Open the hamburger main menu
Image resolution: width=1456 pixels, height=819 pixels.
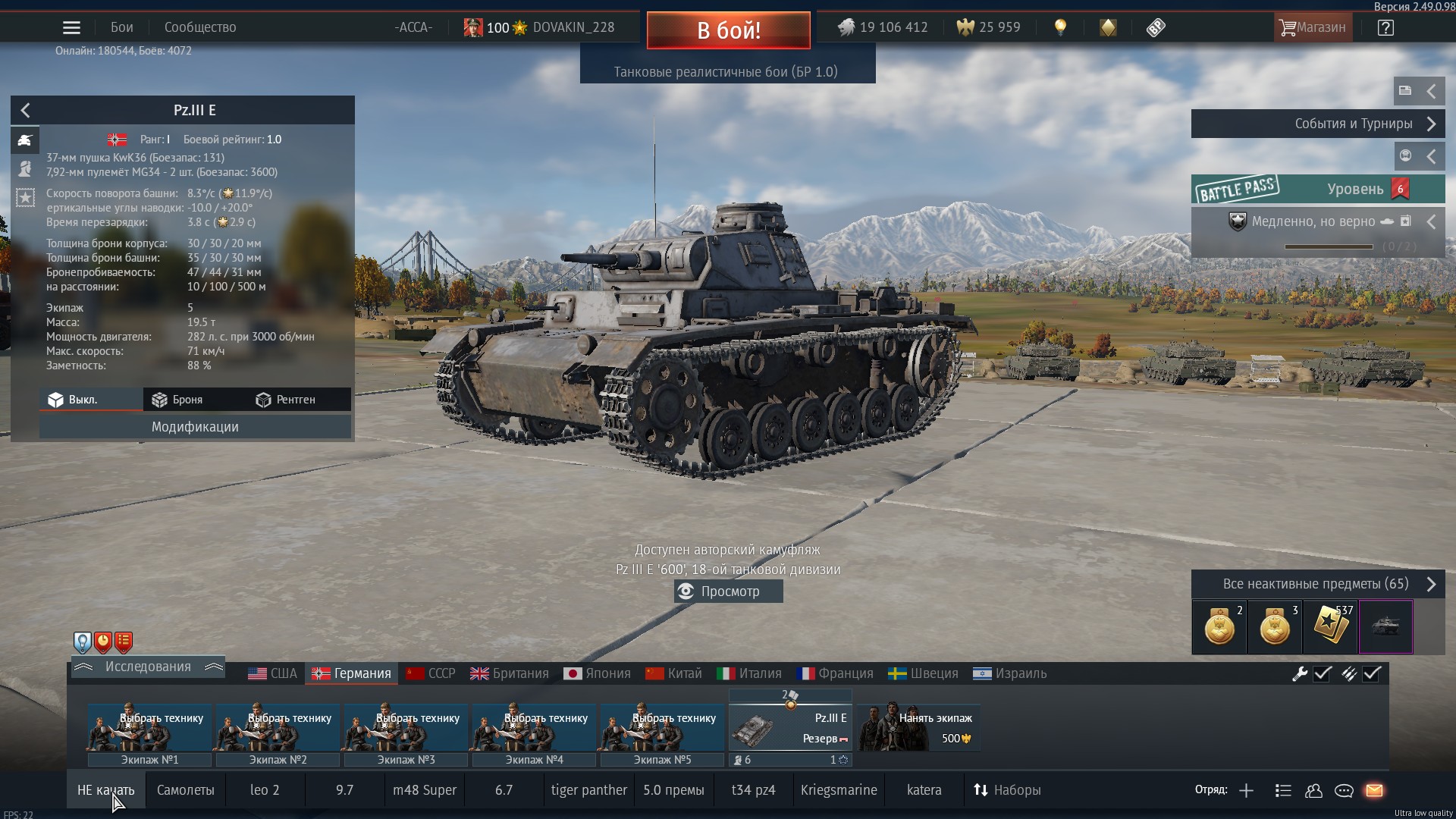(x=71, y=28)
